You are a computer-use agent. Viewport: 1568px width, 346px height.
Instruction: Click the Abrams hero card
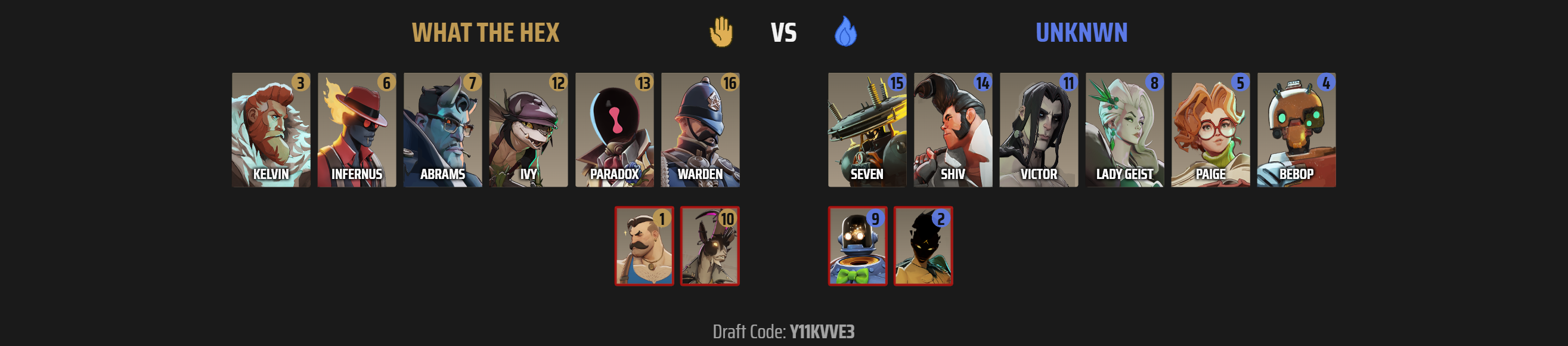[x=442, y=130]
